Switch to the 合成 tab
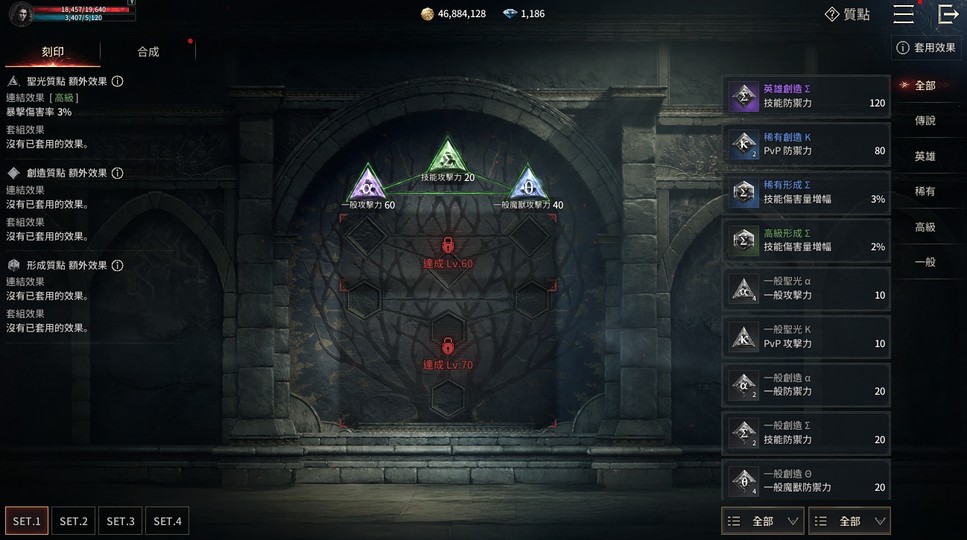This screenshot has width=967, height=540. pyautogui.click(x=148, y=52)
